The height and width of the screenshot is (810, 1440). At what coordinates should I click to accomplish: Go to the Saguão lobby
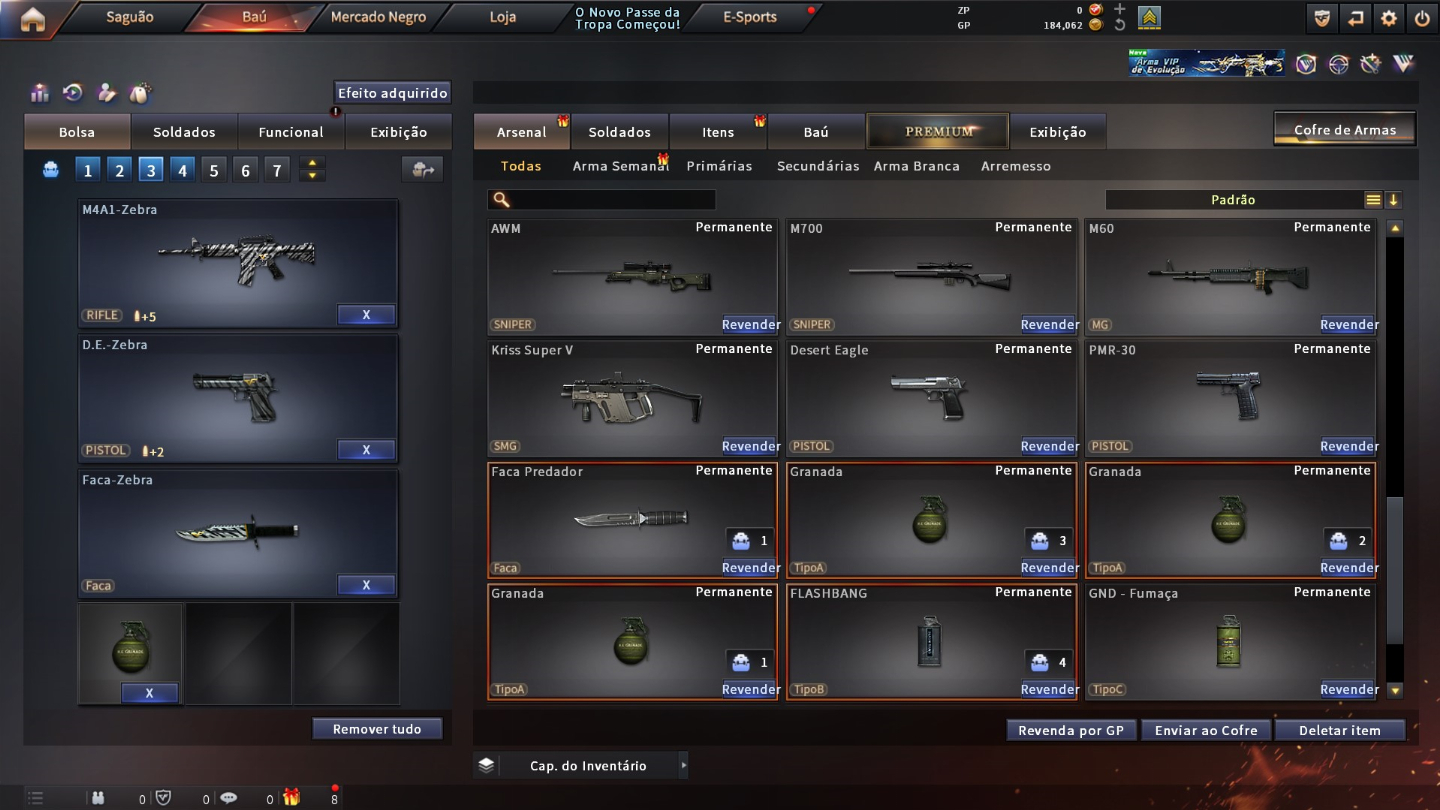[130, 17]
